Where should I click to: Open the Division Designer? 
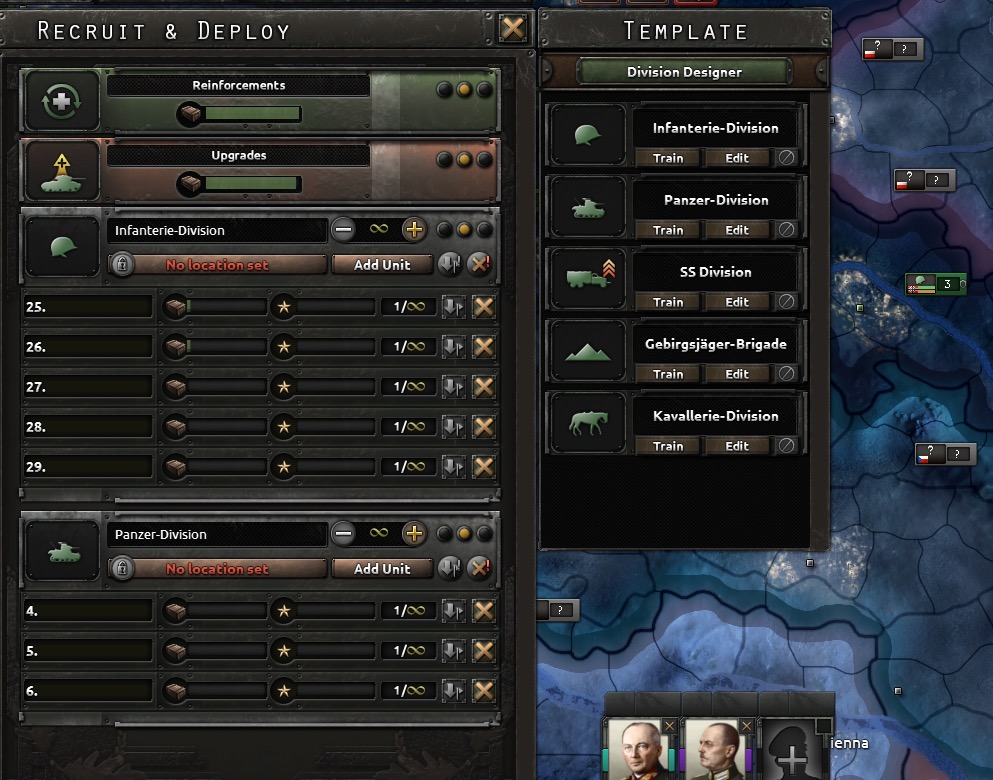(x=684, y=72)
